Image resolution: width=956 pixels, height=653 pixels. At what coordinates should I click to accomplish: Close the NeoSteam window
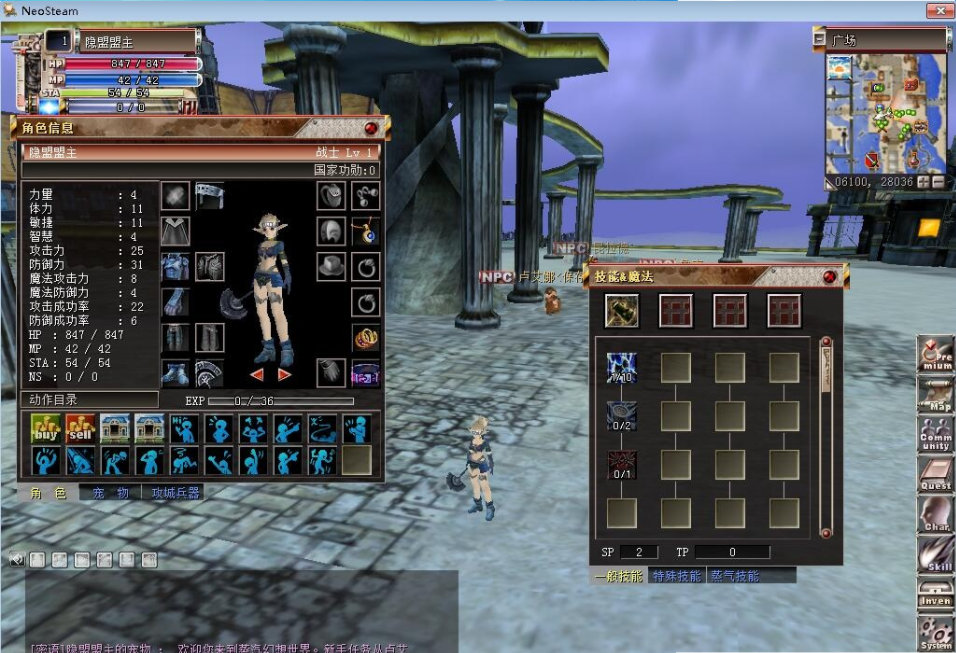(937, 11)
